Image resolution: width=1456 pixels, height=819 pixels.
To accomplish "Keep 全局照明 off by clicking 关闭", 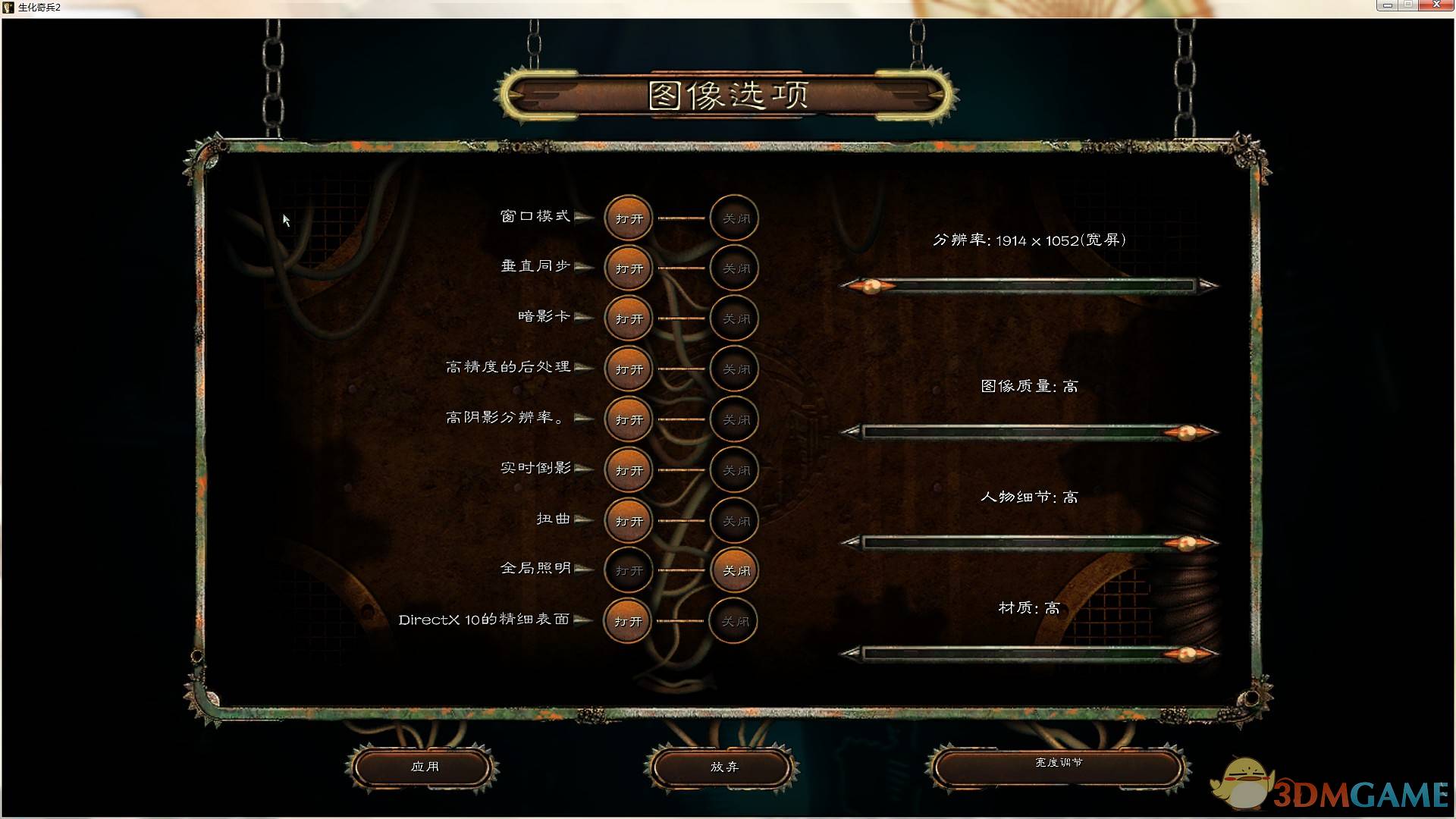I will pyautogui.click(x=733, y=570).
